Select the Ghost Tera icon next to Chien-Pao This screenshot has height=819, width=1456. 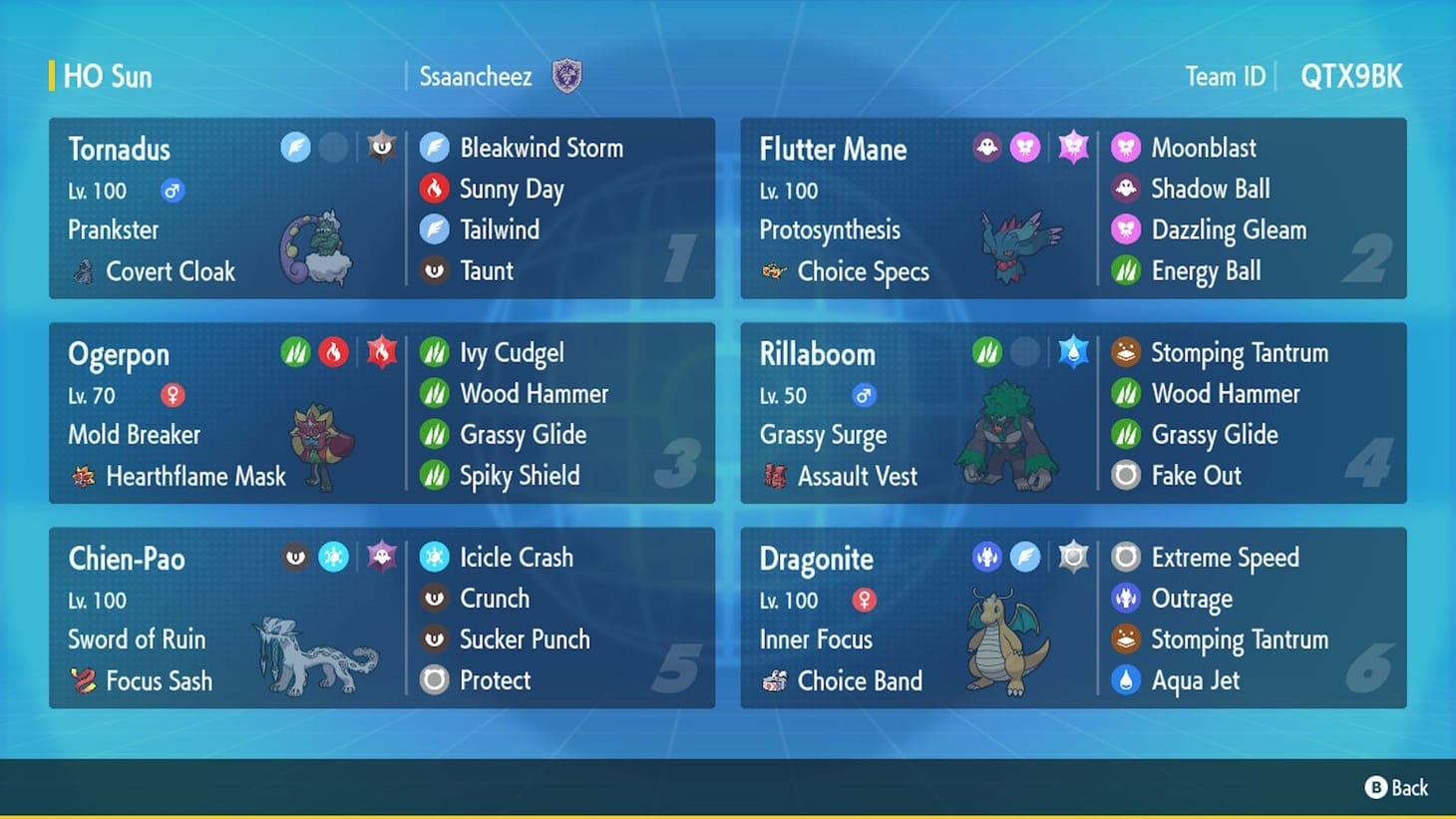[x=380, y=556]
